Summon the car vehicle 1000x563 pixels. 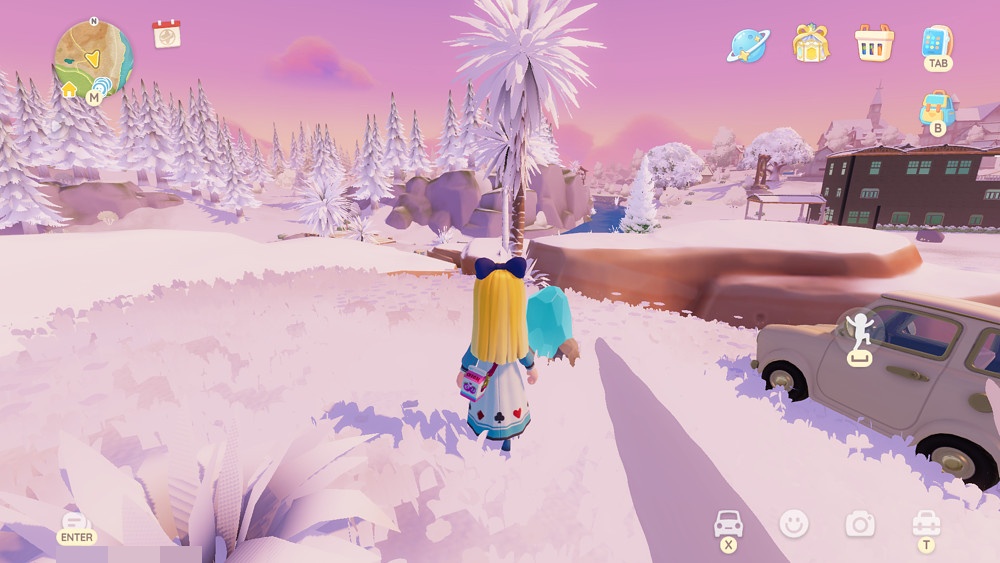[x=728, y=523]
